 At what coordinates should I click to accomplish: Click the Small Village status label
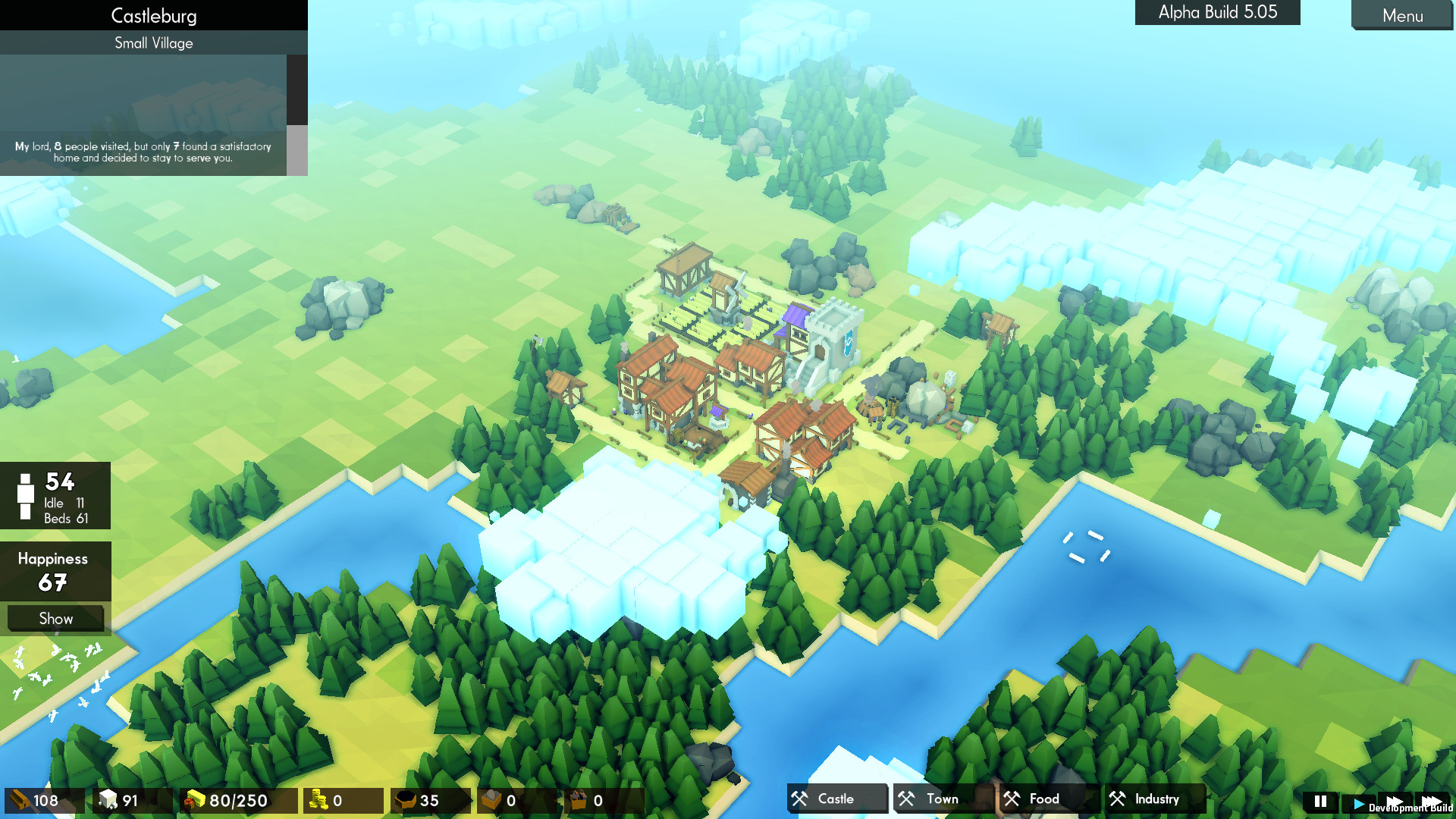coord(153,42)
